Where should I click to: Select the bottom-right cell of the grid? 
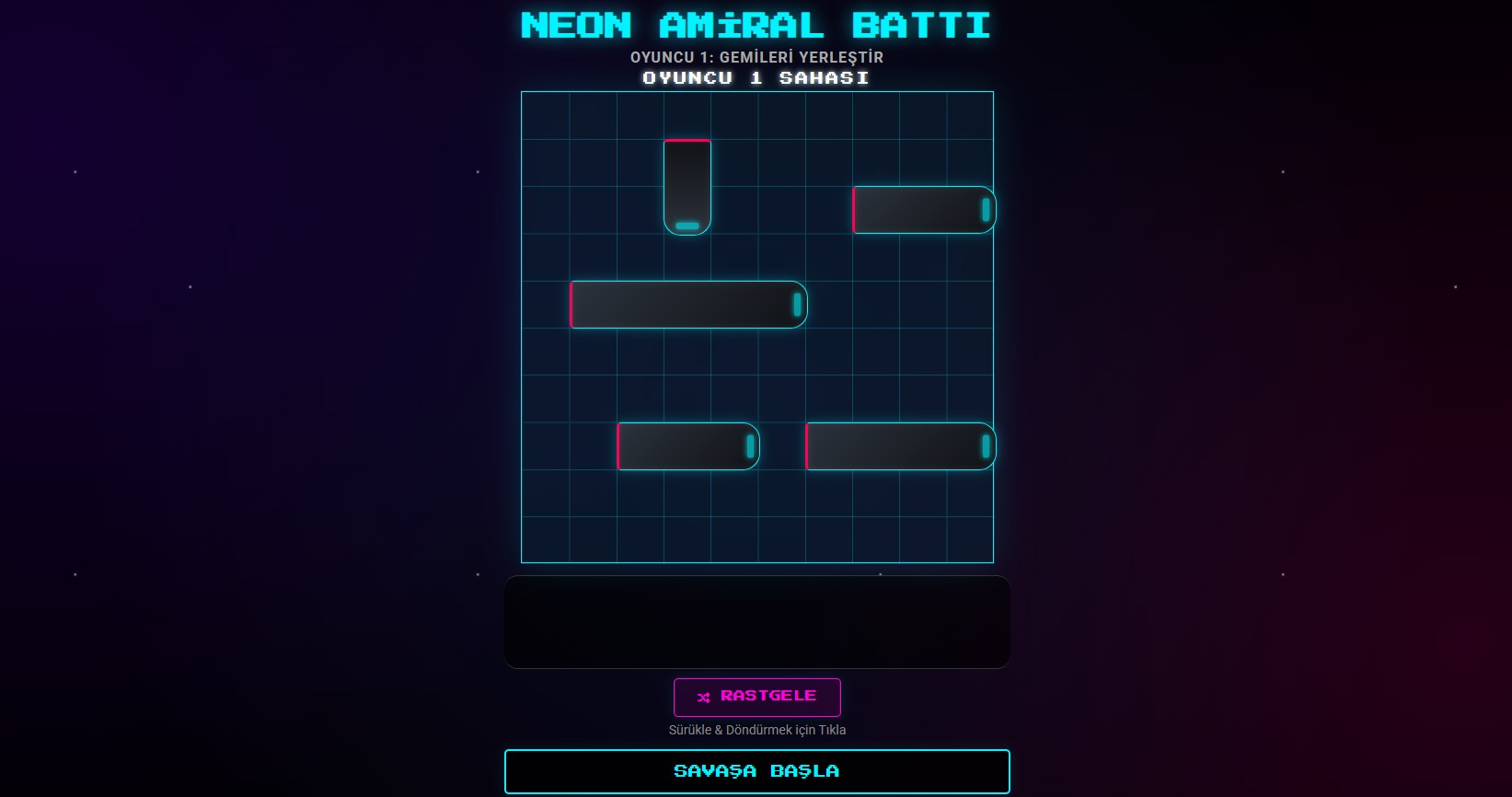[x=970, y=538]
